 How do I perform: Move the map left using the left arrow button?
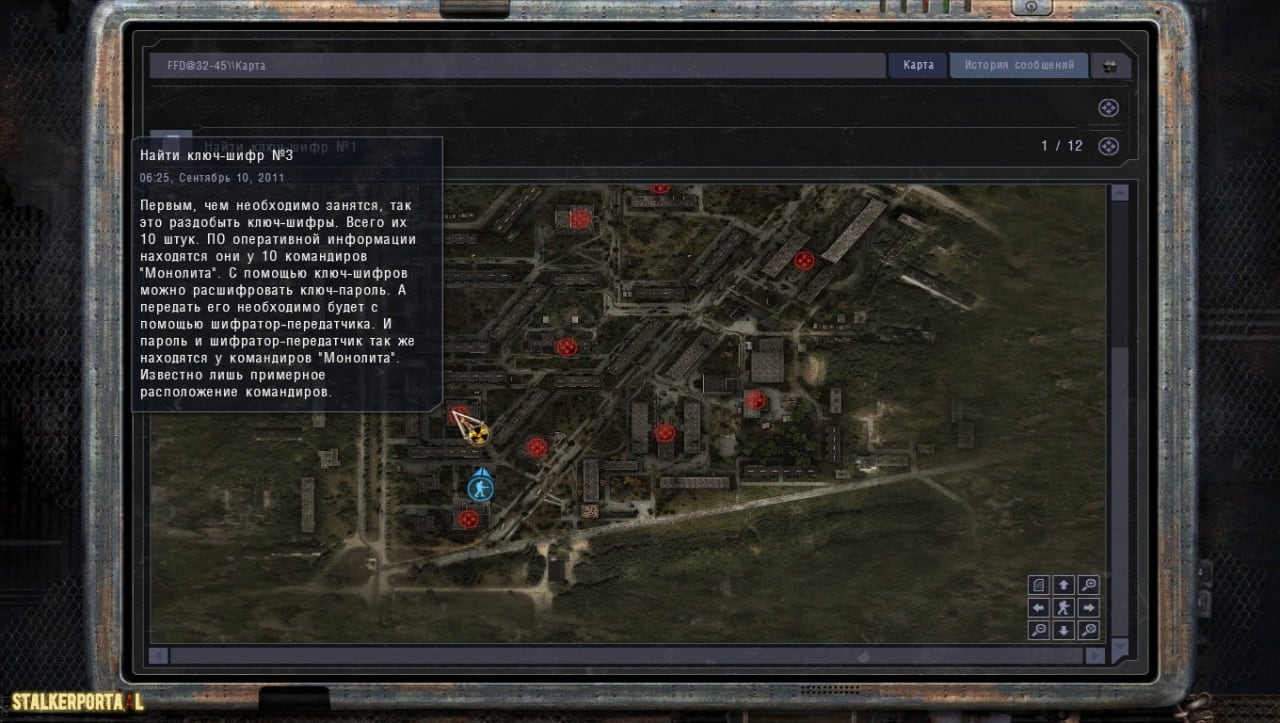point(1039,607)
